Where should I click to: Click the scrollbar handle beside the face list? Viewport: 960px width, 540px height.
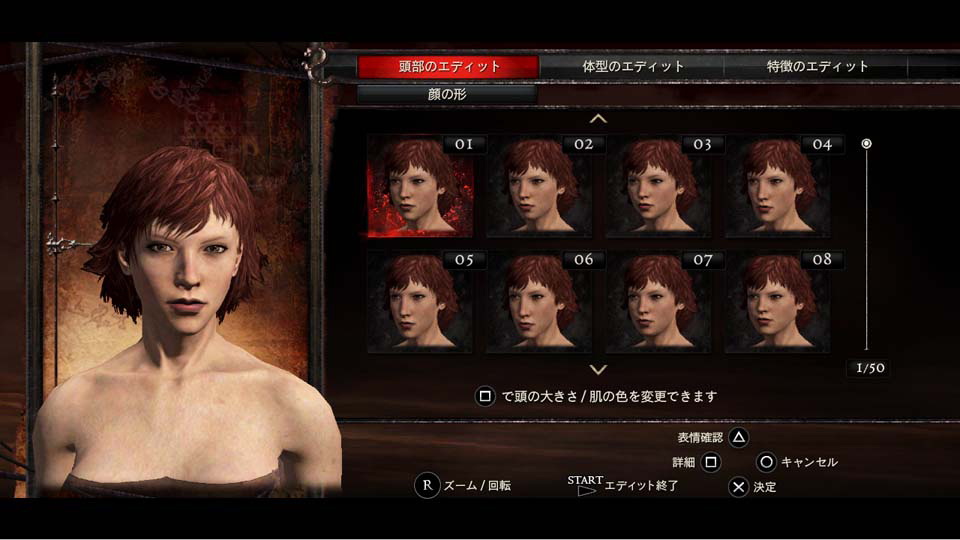point(867,144)
